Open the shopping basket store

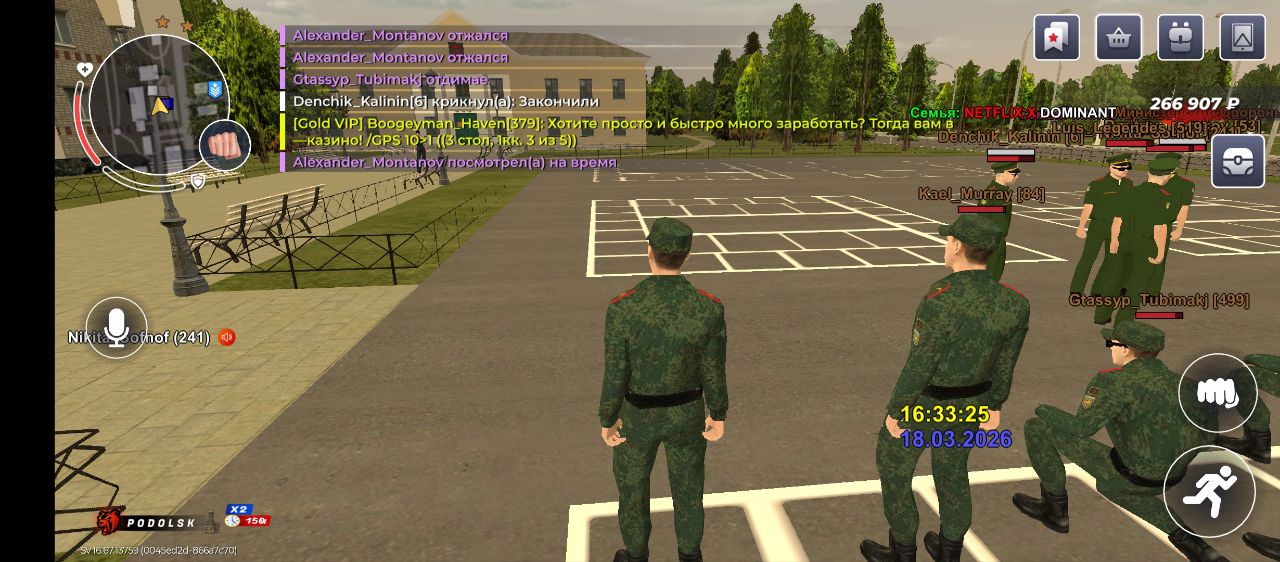tap(1119, 38)
